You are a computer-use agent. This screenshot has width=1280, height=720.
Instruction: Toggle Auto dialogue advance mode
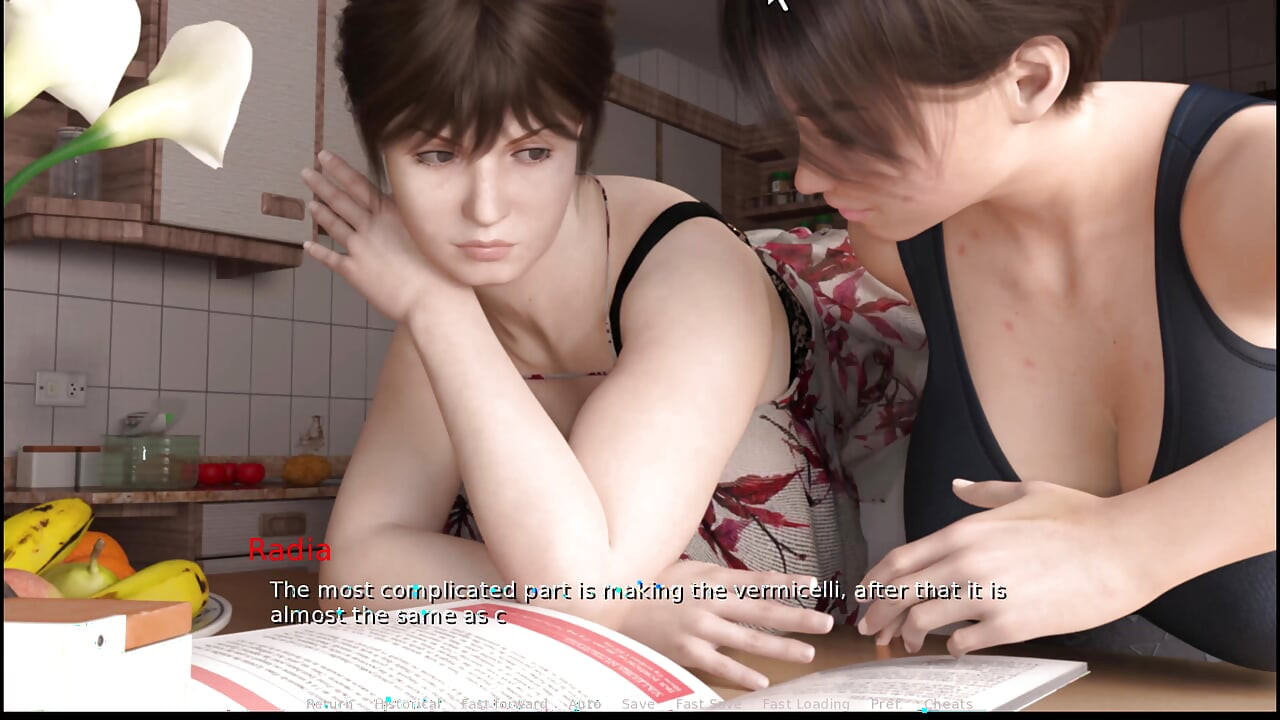pyautogui.click(x=586, y=704)
